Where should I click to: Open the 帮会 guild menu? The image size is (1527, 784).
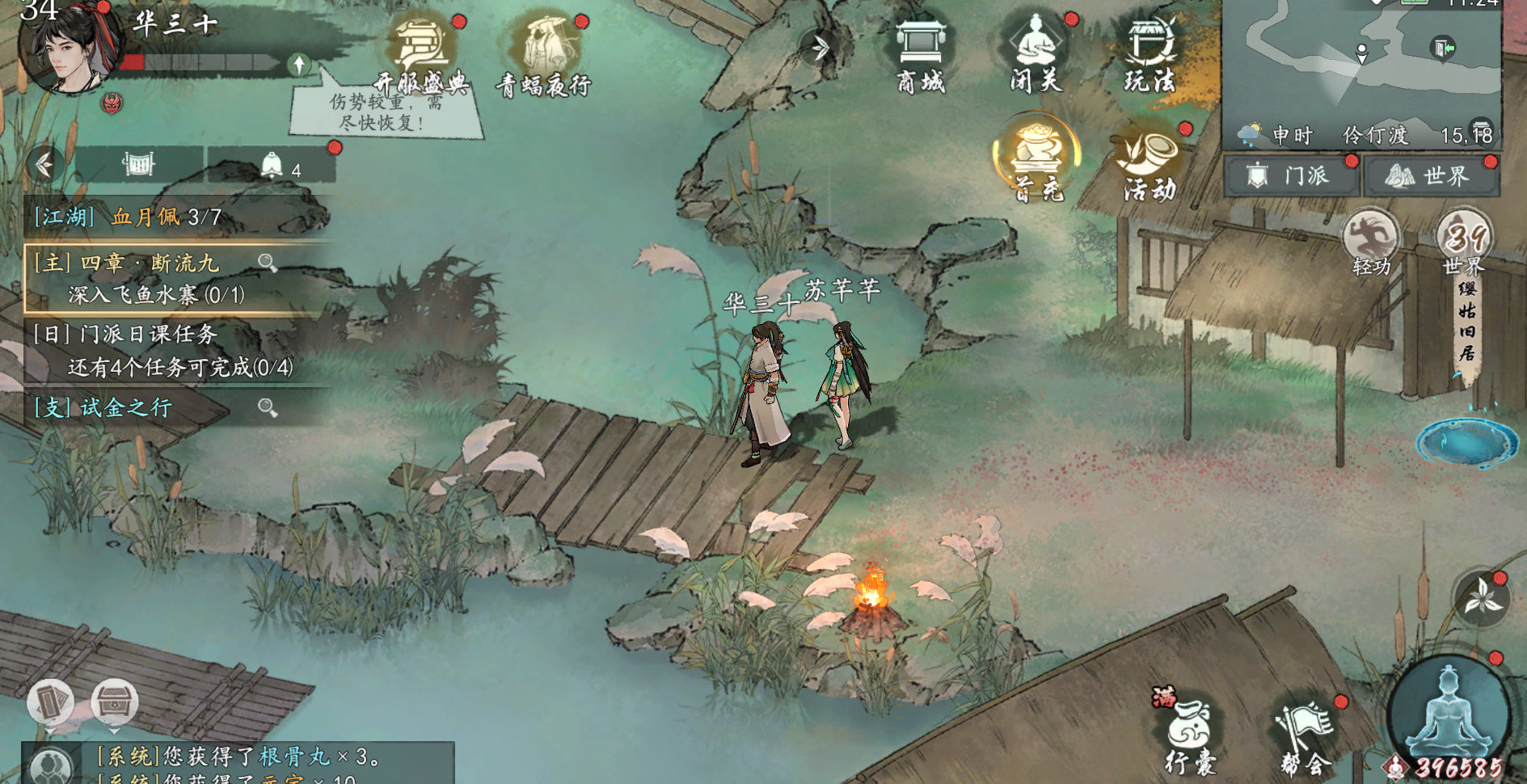coord(1305,736)
